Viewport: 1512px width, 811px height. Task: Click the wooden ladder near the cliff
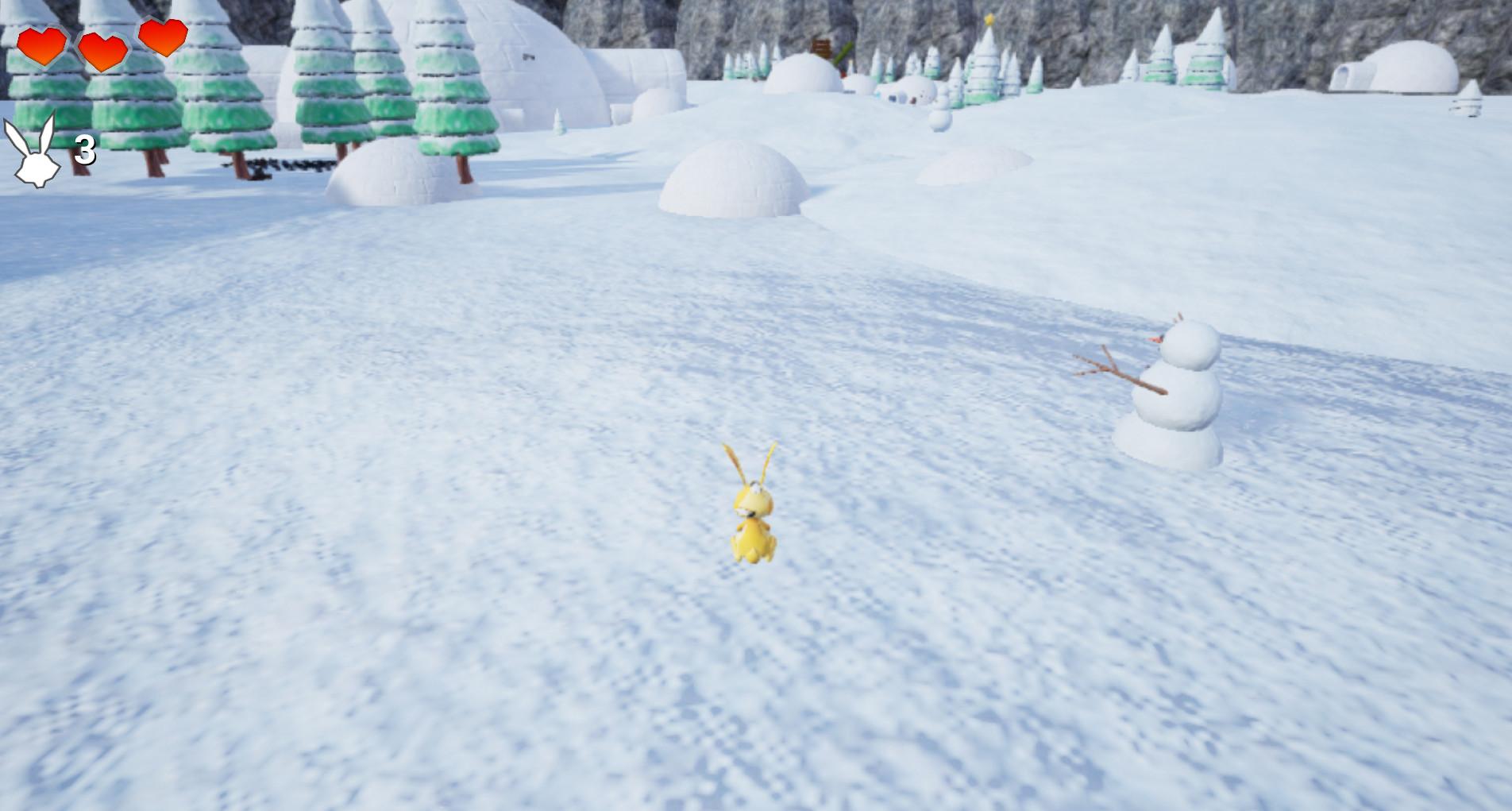(x=822, y=46)
